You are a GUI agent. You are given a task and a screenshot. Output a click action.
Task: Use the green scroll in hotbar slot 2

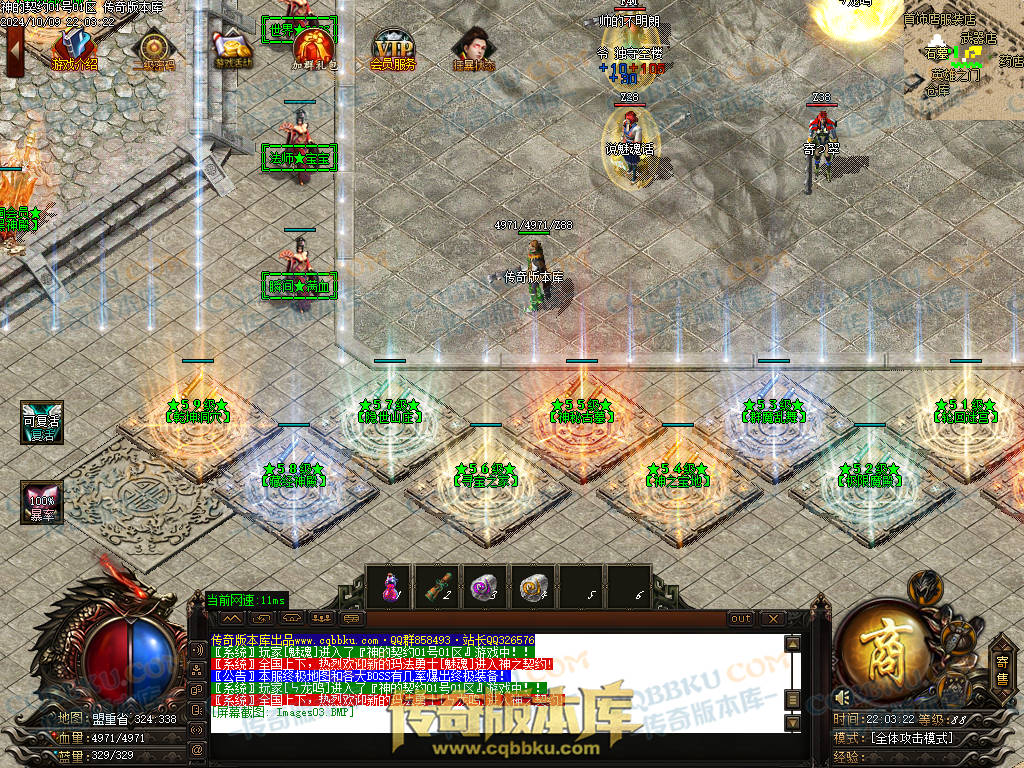pos(436,587)
